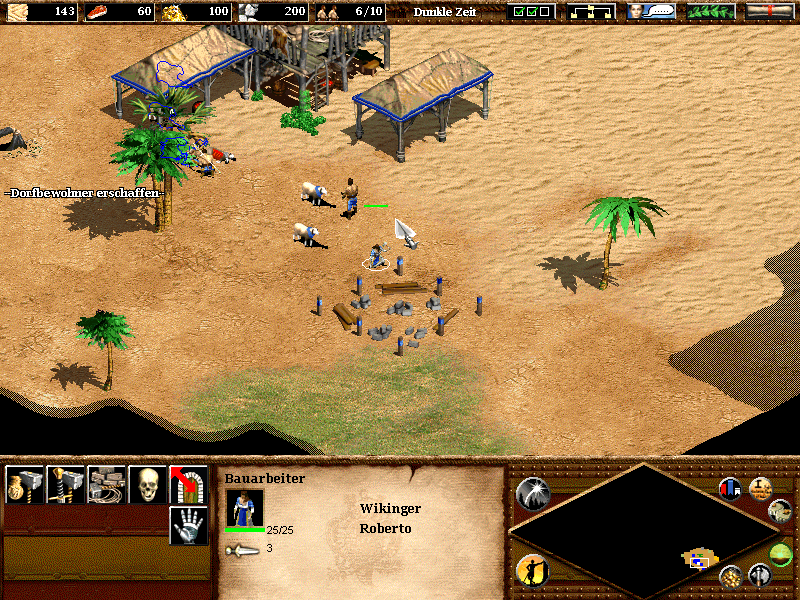Toggle the red and blue flags minimap button
800x600 pixels.
(x=731, y=489)
